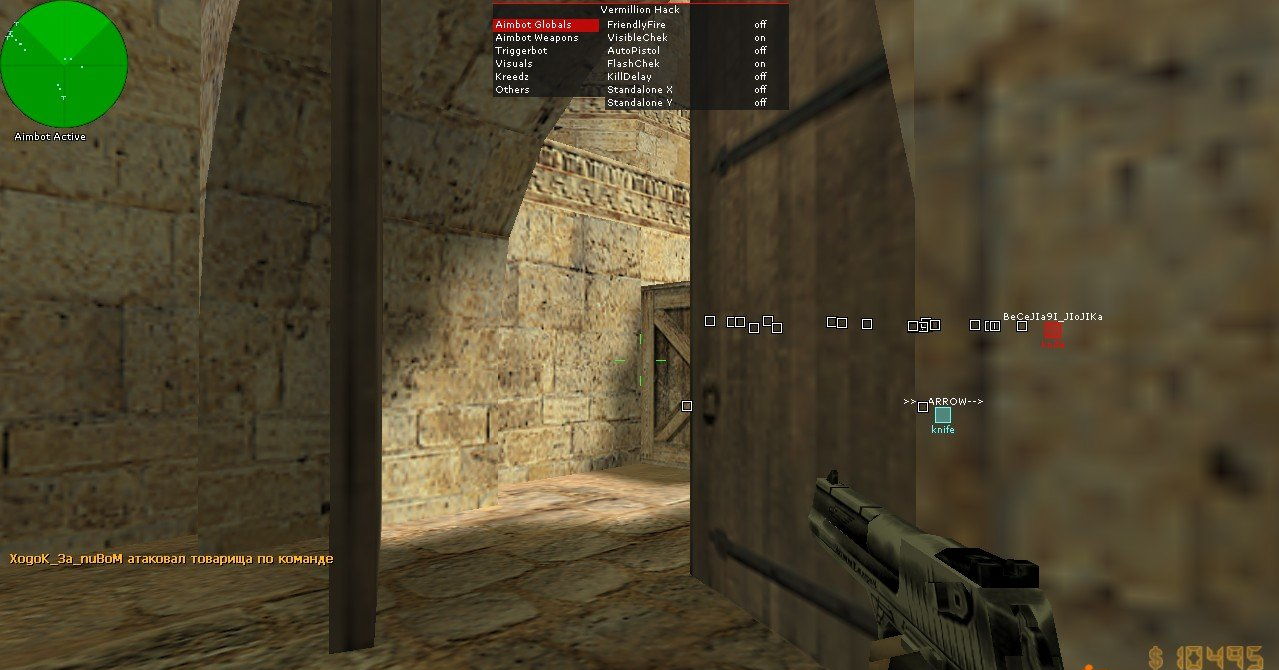
Task: Click the green circular radar
Action: tap(64, 64)
